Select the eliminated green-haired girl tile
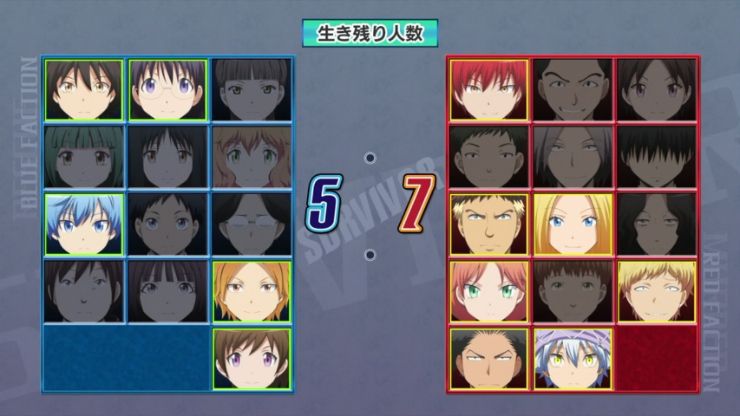Screen dimensions: 740x416 coord(83,157)
